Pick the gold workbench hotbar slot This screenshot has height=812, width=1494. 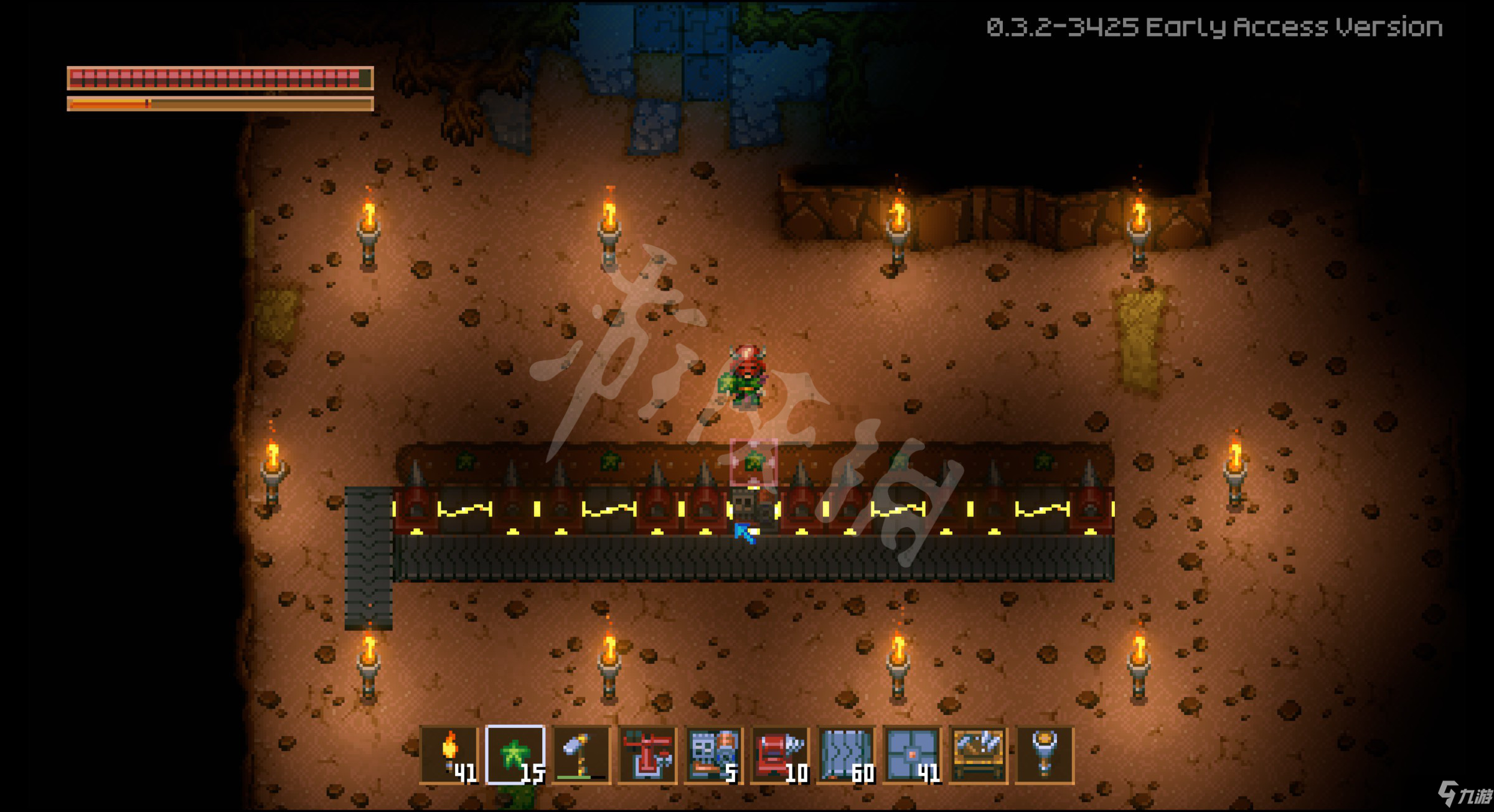coord(978,755)
